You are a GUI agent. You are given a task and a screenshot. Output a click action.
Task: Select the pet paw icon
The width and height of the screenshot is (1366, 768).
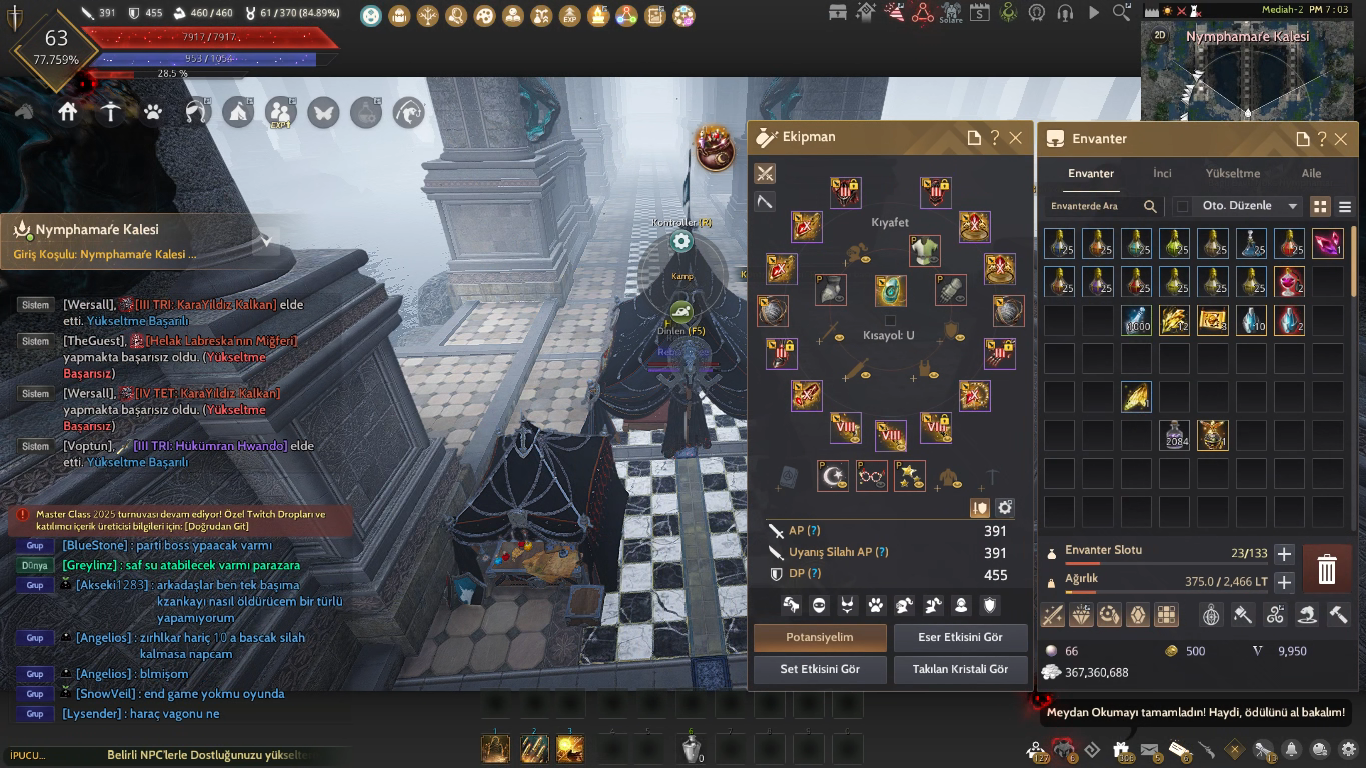click(153, 112)
